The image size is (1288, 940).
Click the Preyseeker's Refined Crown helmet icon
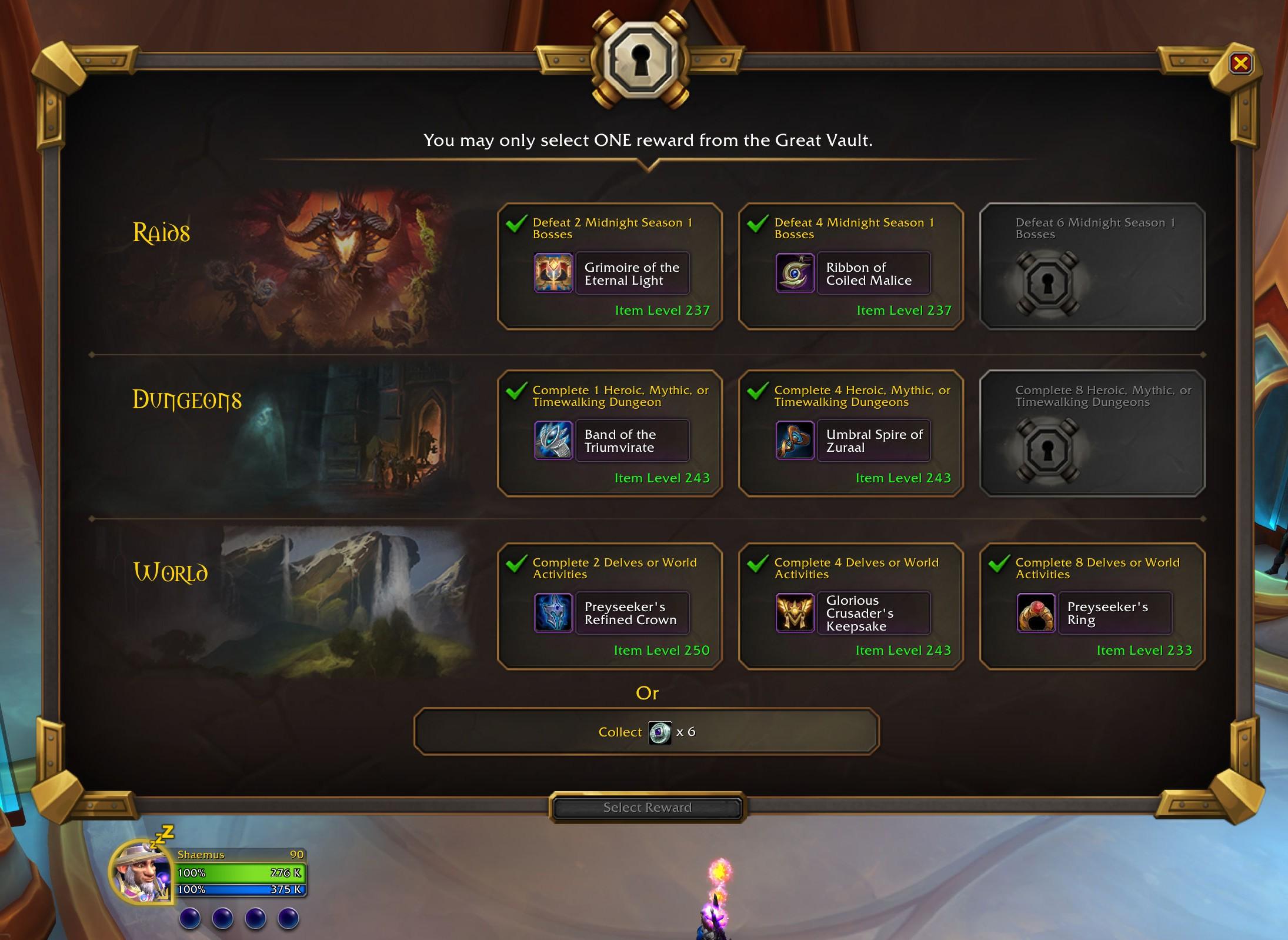pos(553,613)
